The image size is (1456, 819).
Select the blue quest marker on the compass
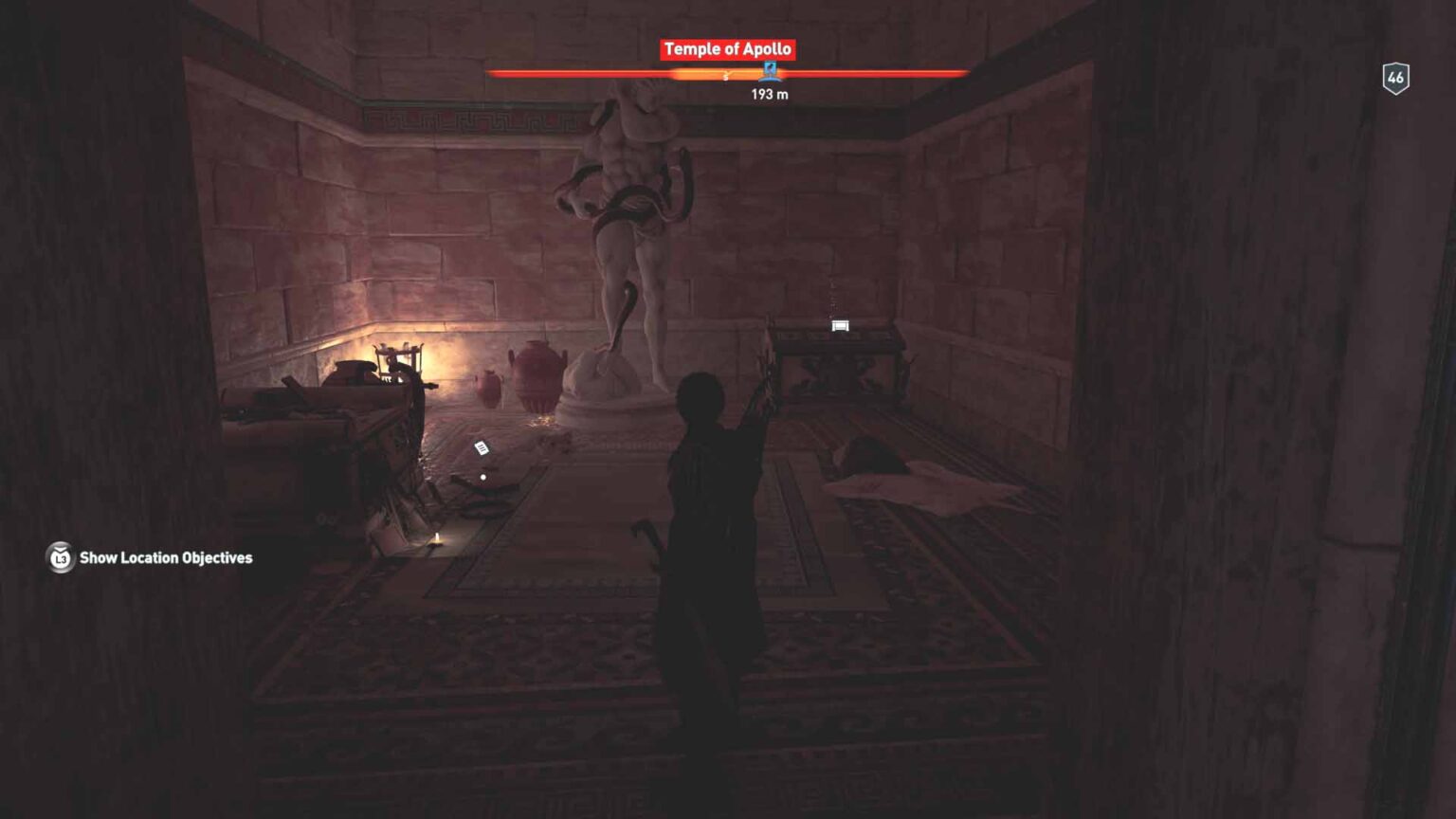[x=770, y=71]
